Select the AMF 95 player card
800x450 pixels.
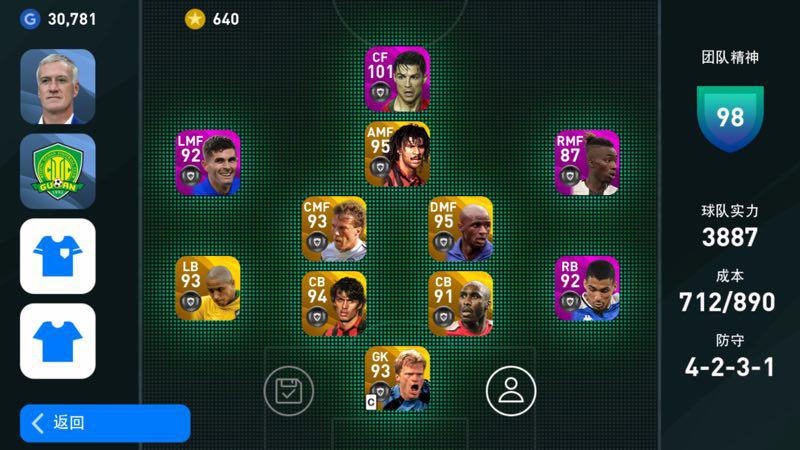(x=397, y=154)
